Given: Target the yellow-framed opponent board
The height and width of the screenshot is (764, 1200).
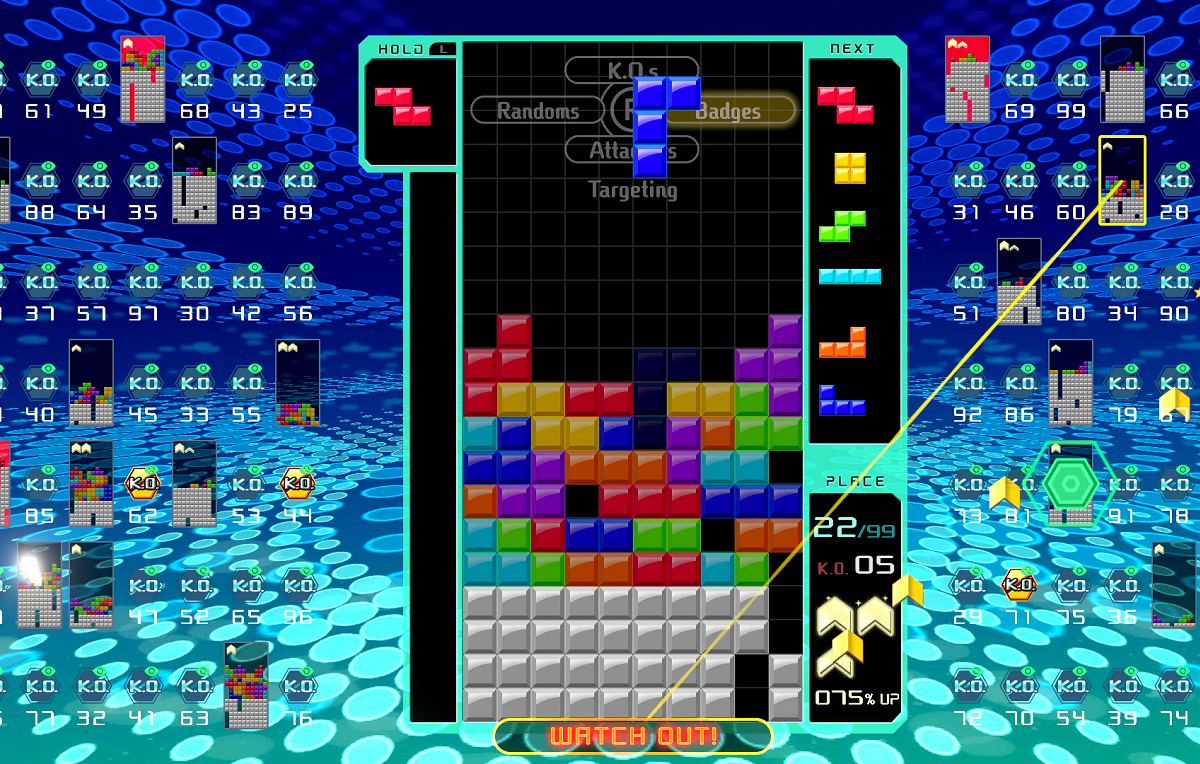Looking at the screenshot, I should (1122, 181).
